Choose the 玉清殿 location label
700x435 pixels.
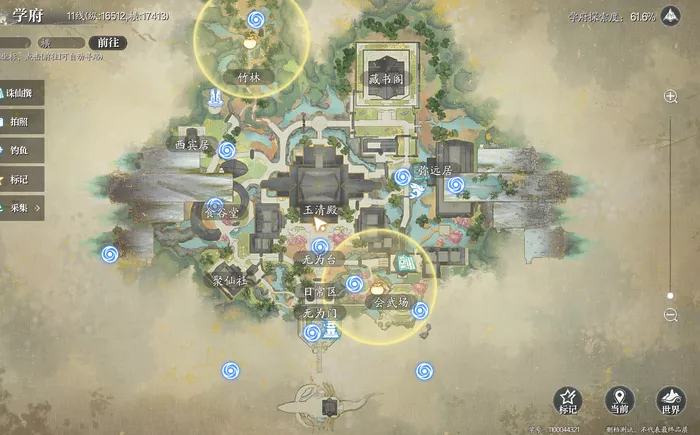click(321, 210)
